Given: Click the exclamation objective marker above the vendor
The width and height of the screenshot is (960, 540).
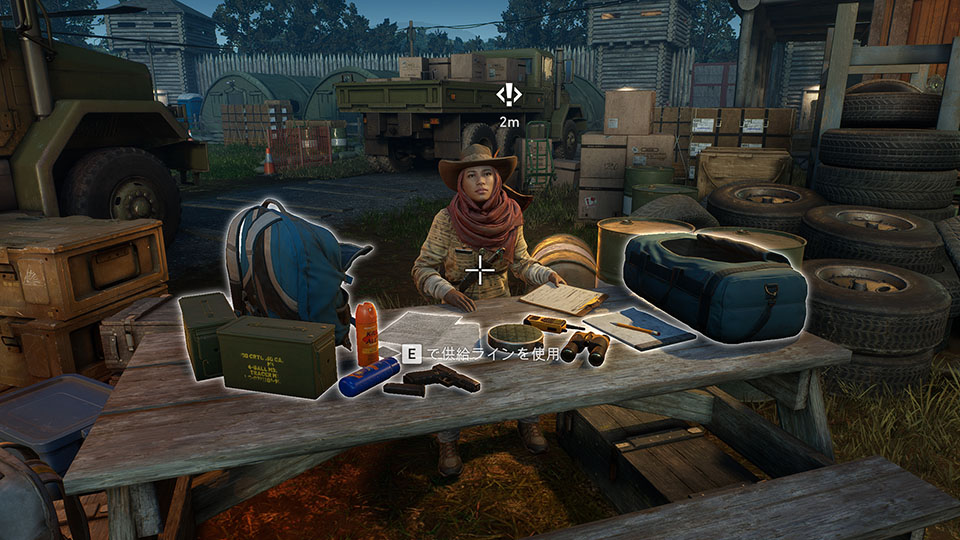Looking at the screenshot, I should [x=509, y=95].
